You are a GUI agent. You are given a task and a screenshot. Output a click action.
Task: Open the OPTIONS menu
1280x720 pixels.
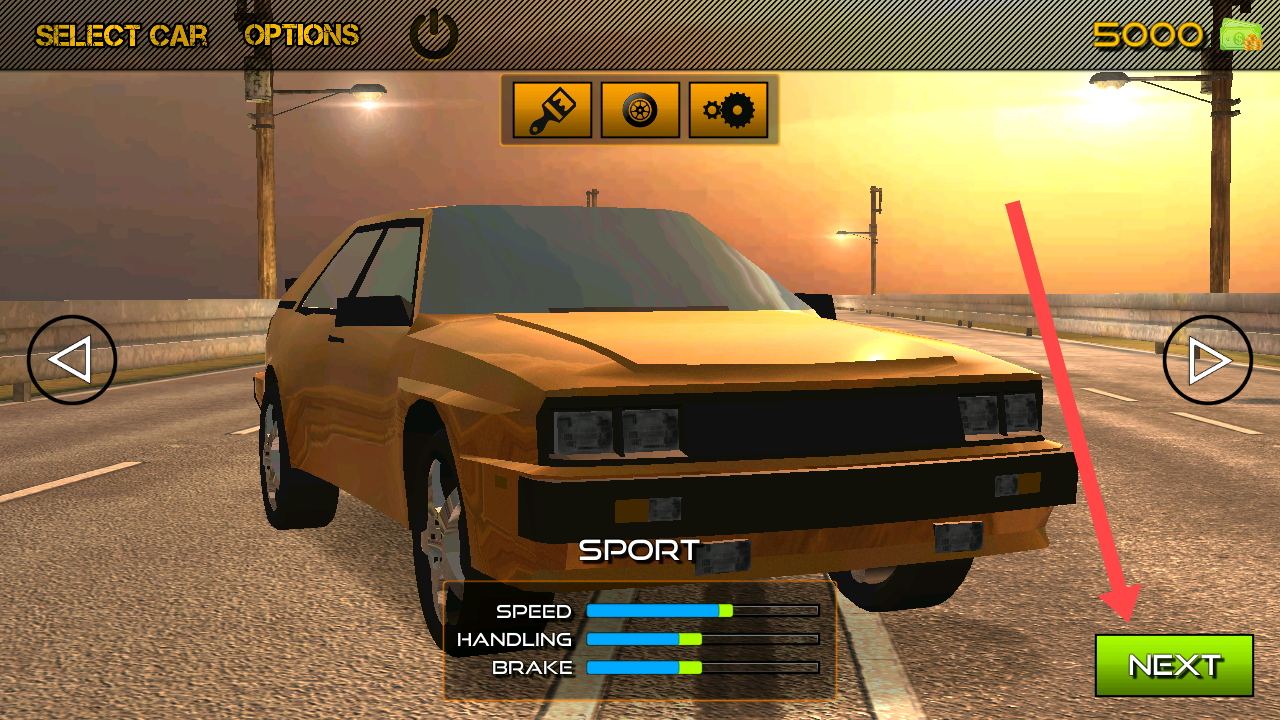[x=301, y=36]
